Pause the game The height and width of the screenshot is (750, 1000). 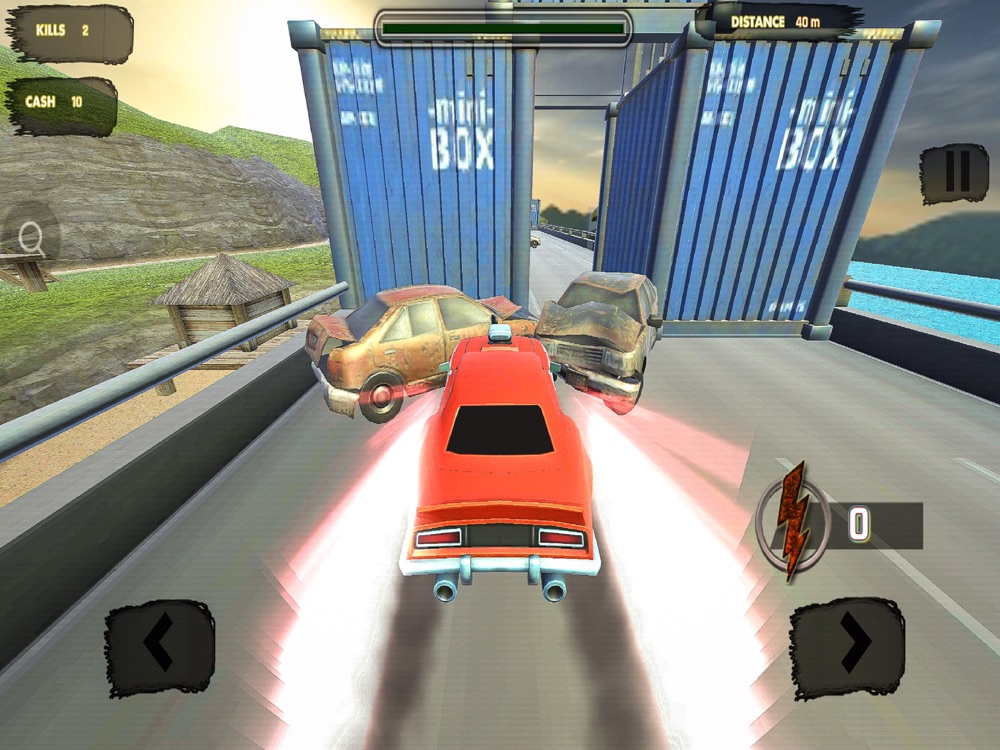(954, 174)
